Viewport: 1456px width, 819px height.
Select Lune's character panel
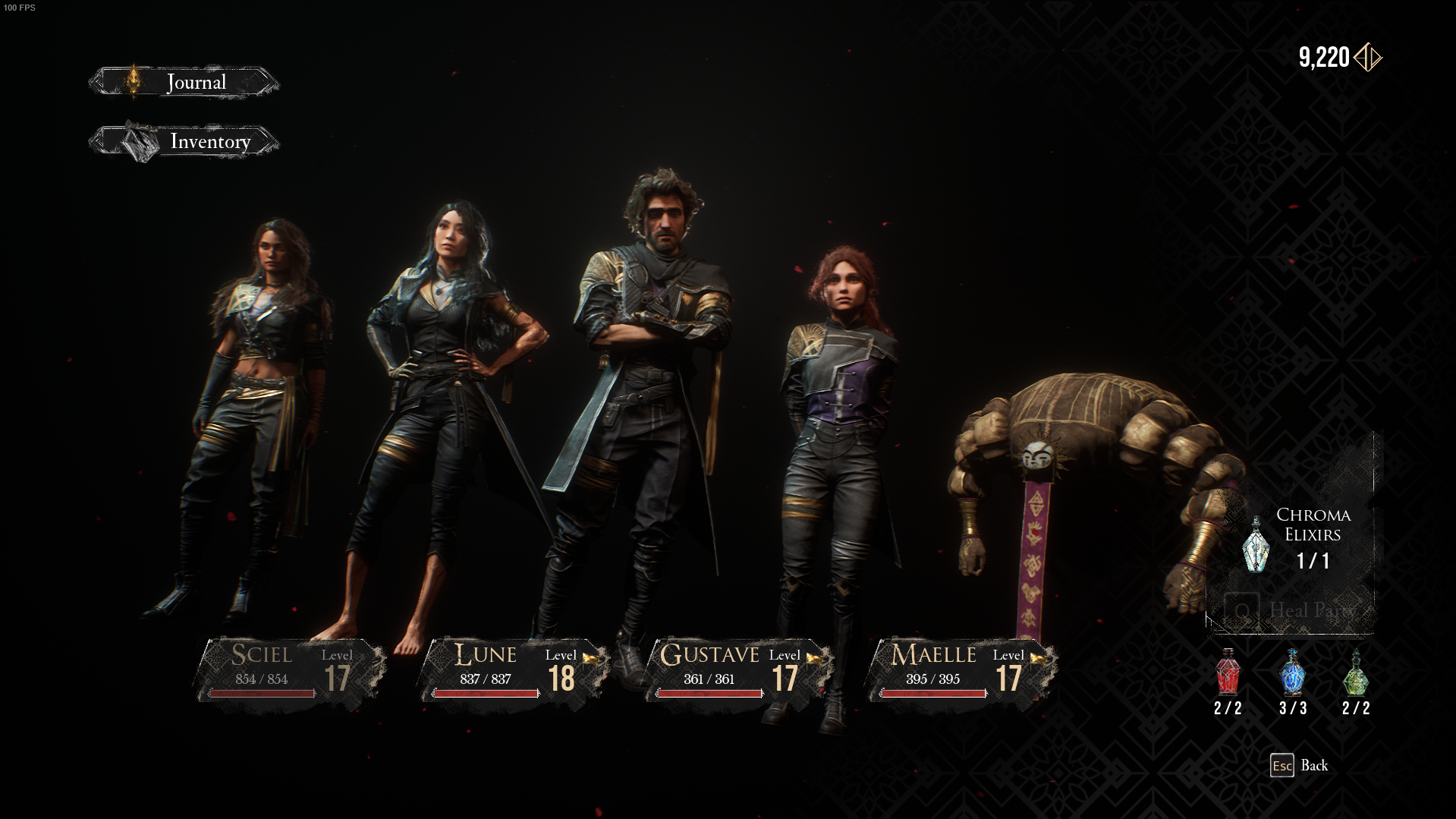point(515,669)
